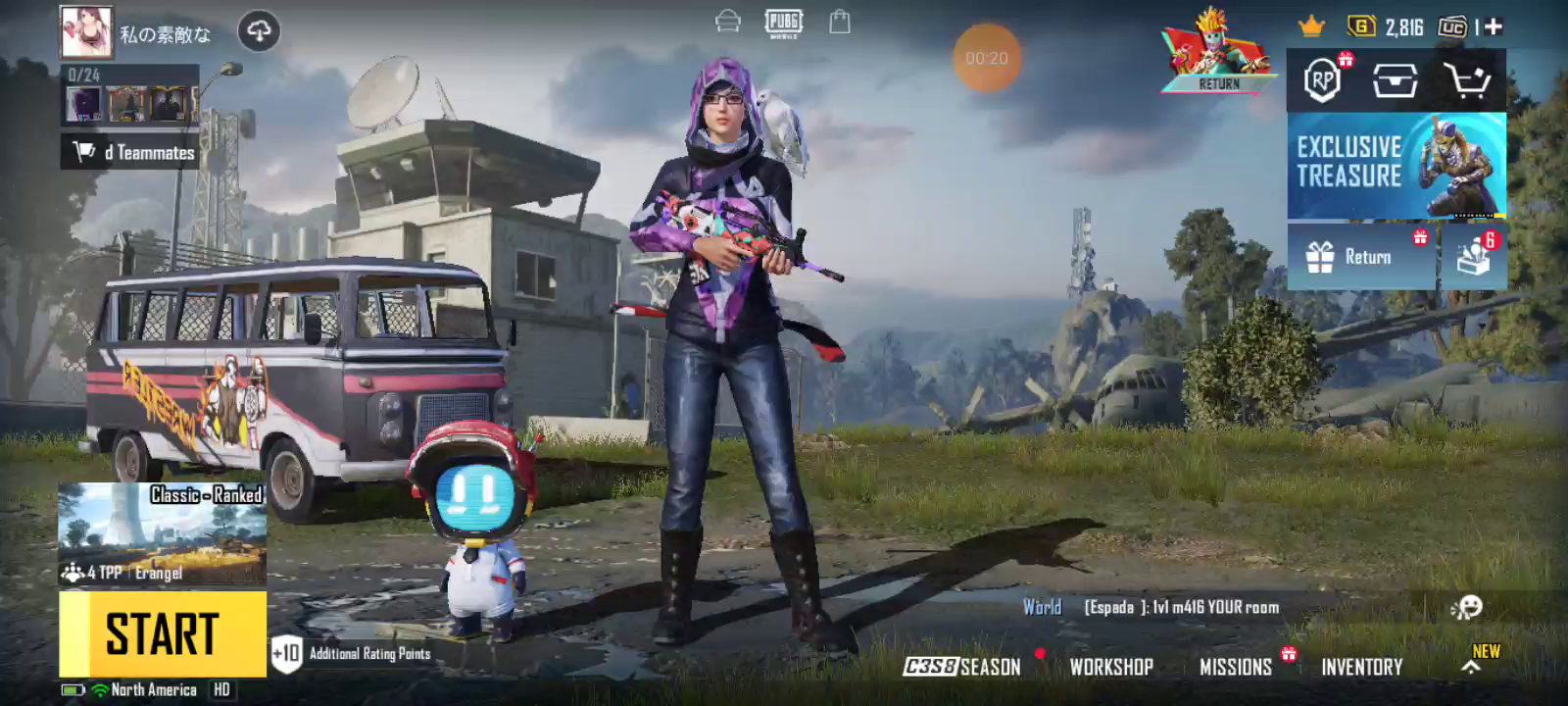Open the C3S8 Season menu
This screenshot has width=1568, height=706.
point(962,667)
